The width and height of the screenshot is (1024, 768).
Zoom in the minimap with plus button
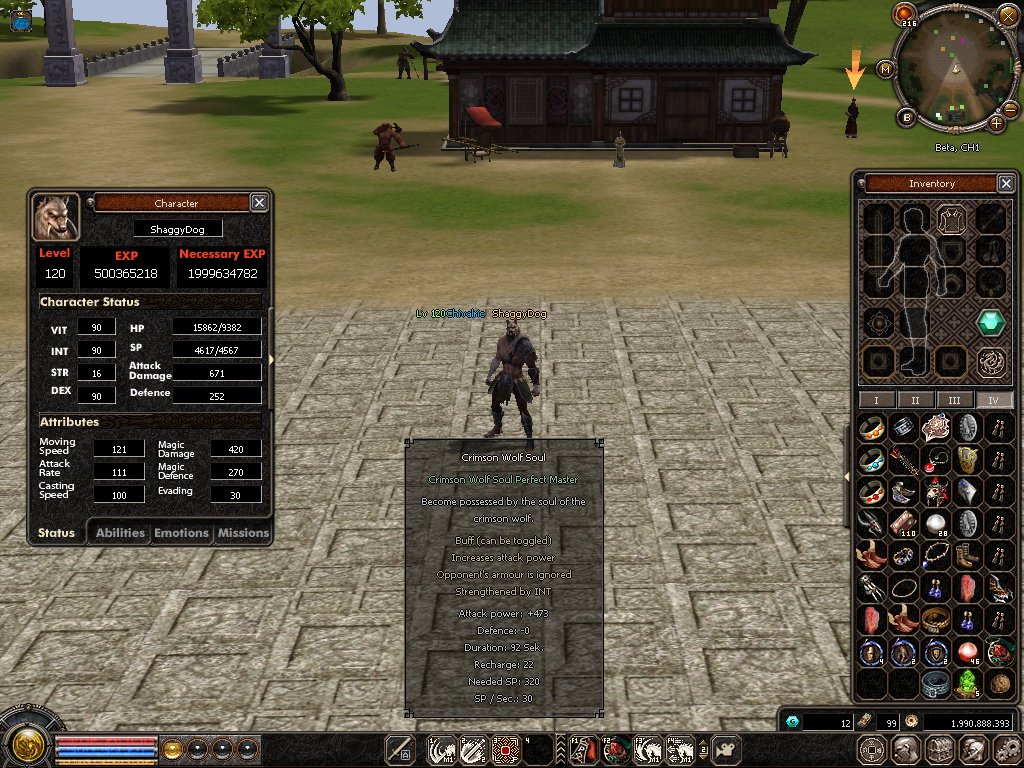click(997, 123)
